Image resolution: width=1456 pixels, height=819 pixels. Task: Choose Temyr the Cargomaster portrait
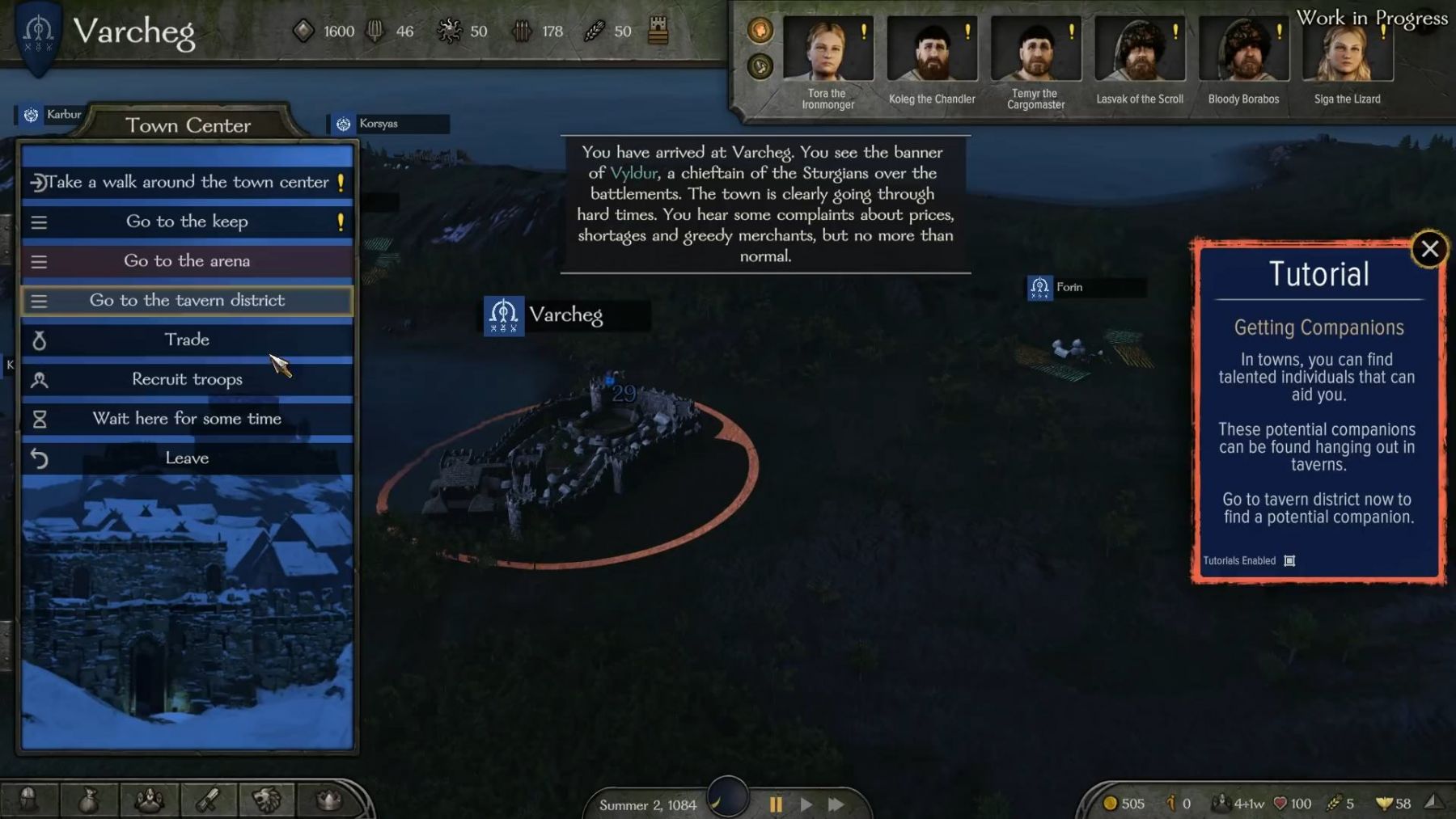(x=1035, y=49)
